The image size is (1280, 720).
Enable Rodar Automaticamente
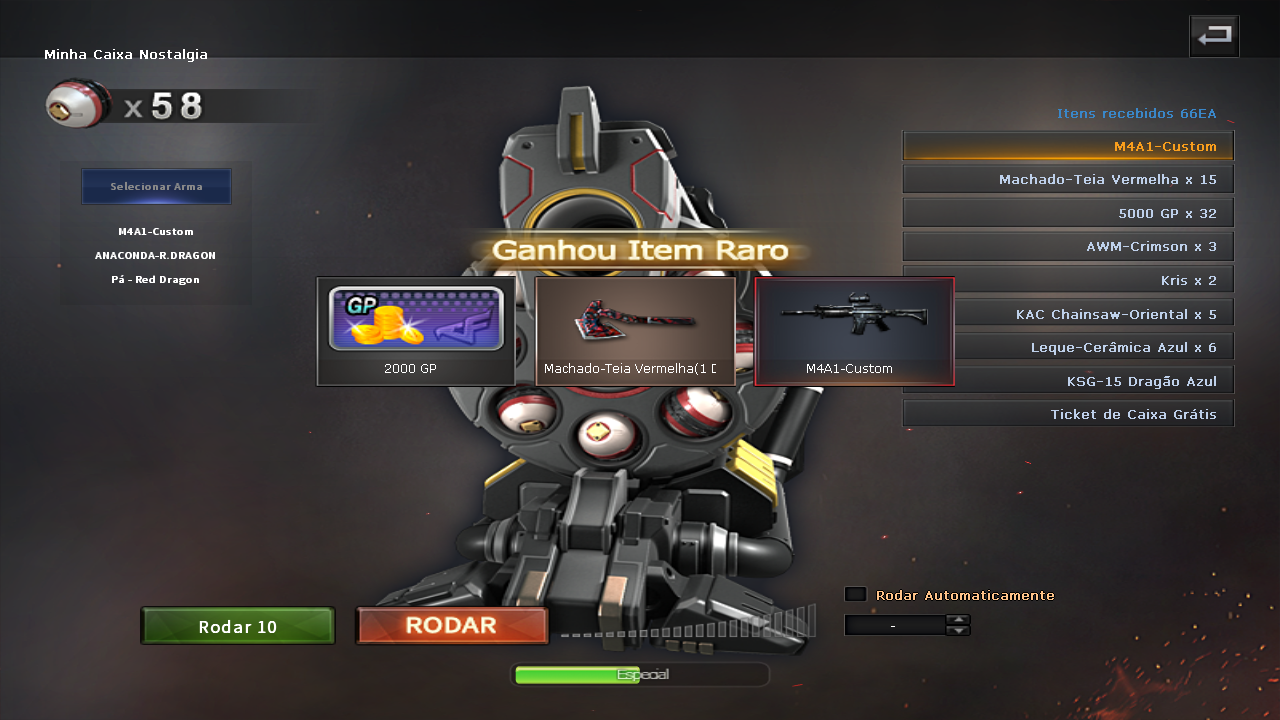tap(855, 593)
